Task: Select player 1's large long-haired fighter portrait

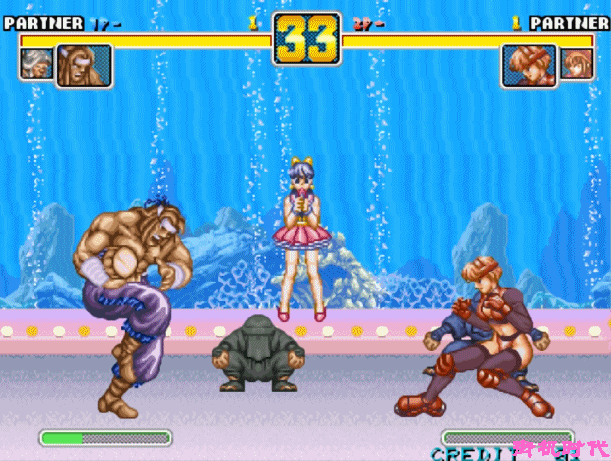Action: (x=83, y=66)
